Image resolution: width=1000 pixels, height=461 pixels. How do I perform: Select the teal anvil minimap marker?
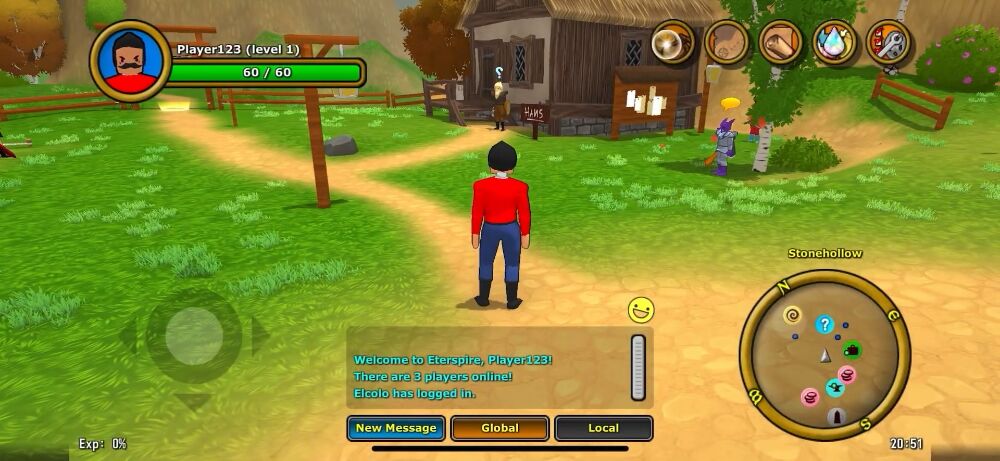[835, 388]
